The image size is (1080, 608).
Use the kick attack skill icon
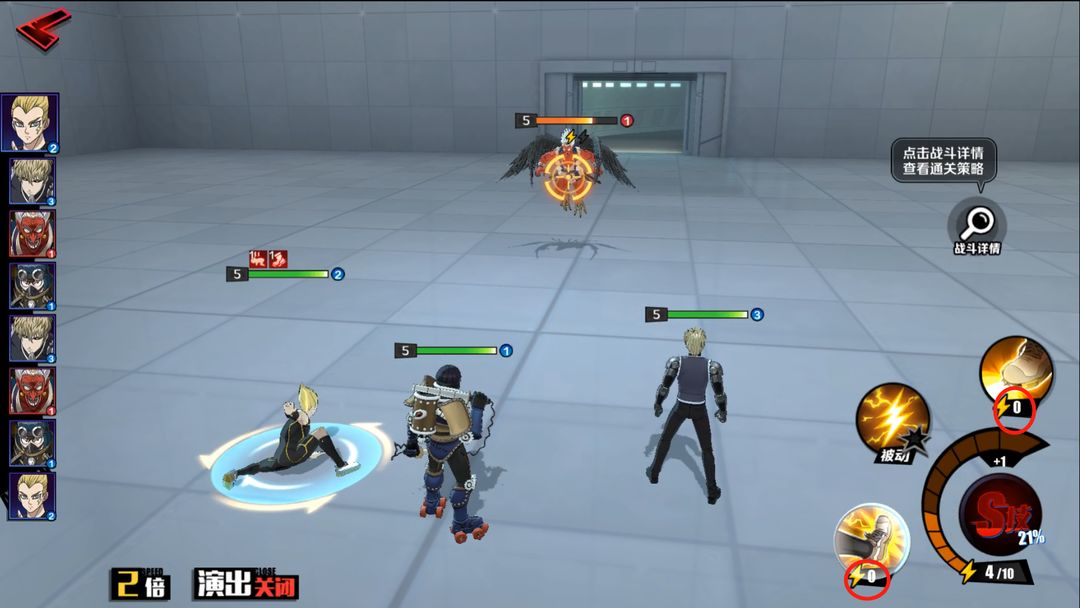click(871, 540)
